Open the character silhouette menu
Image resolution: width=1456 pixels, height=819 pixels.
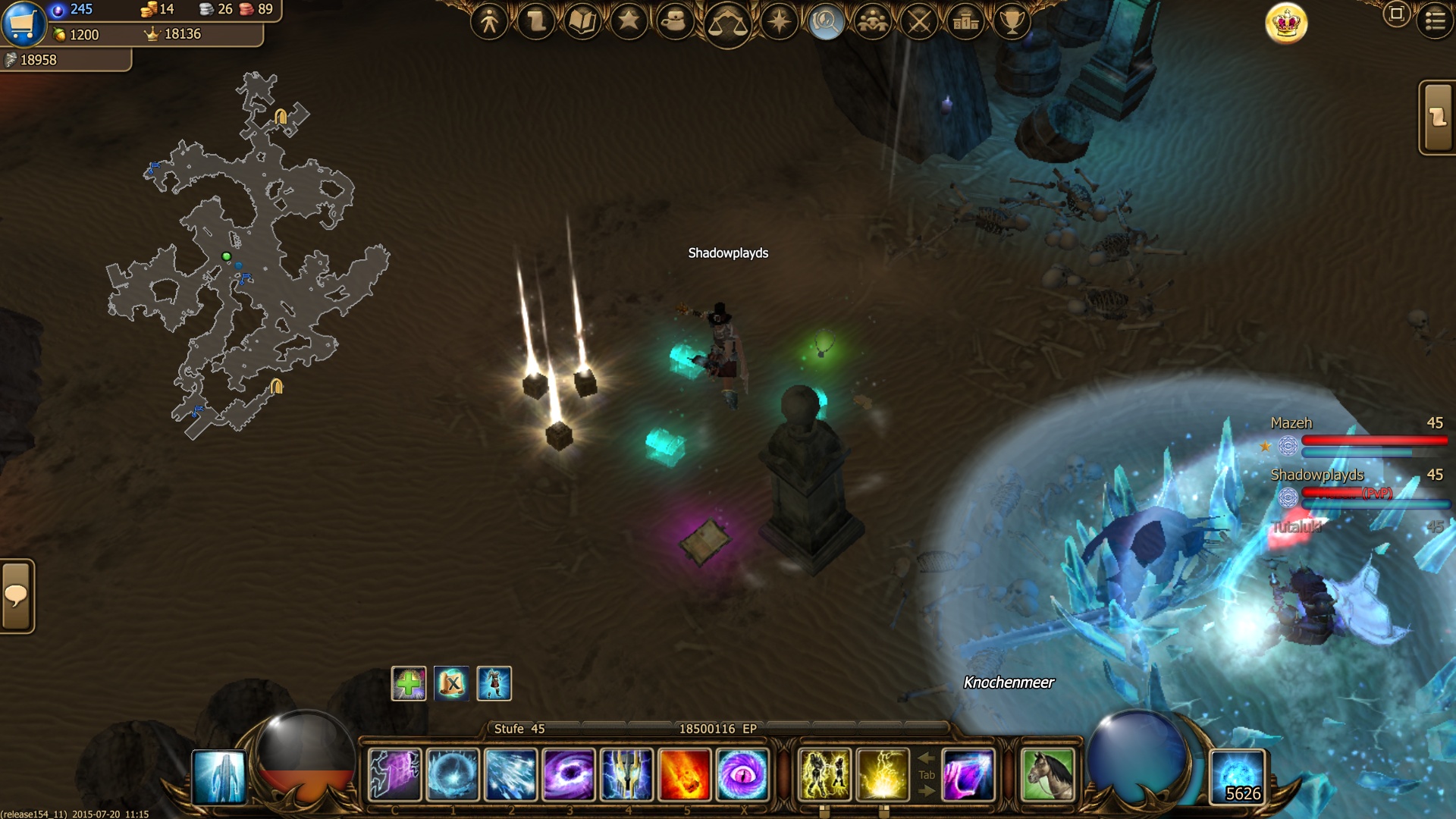pyautogui.click(x=489, y=21)
